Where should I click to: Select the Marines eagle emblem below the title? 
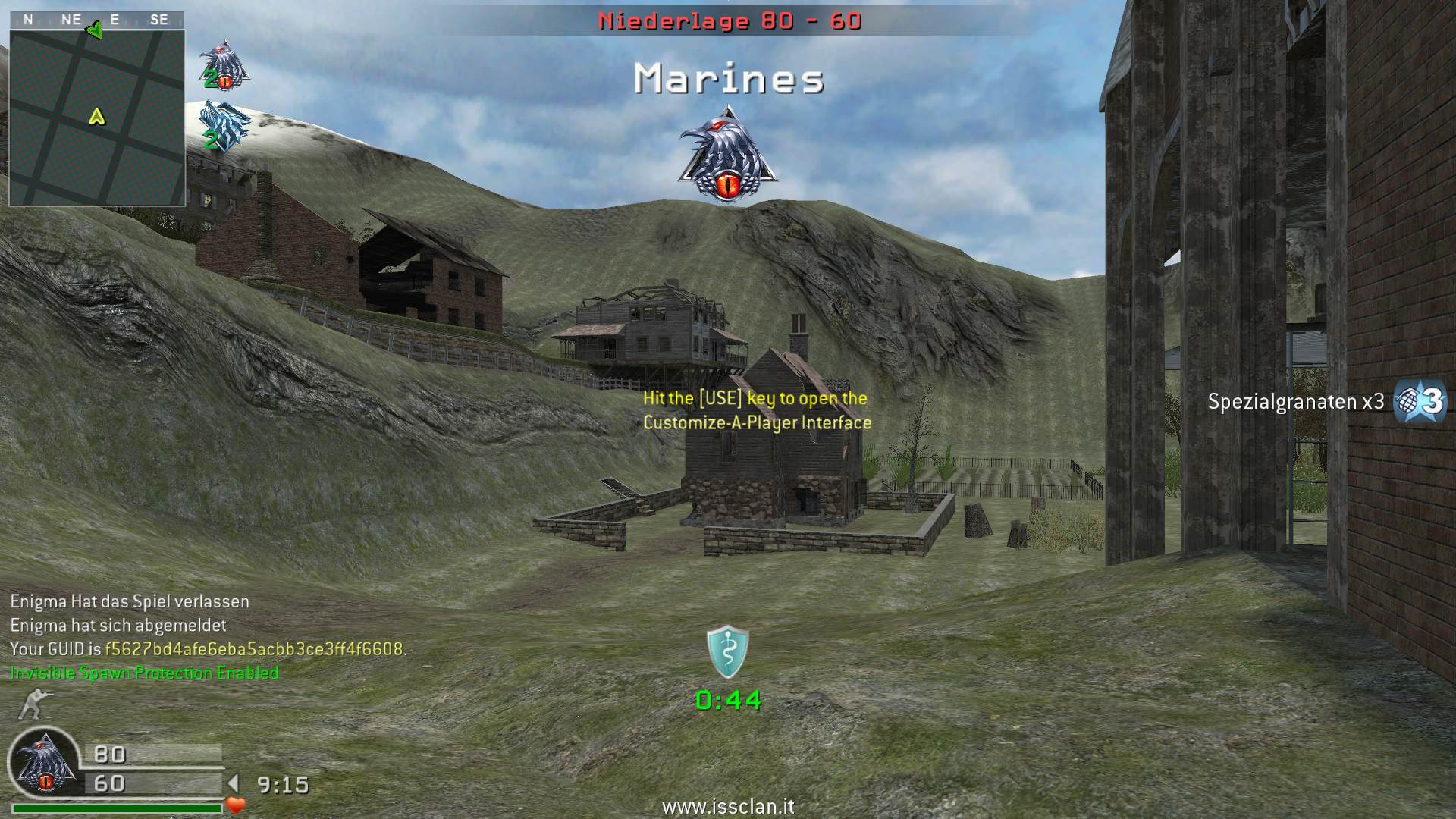point(727,157)
